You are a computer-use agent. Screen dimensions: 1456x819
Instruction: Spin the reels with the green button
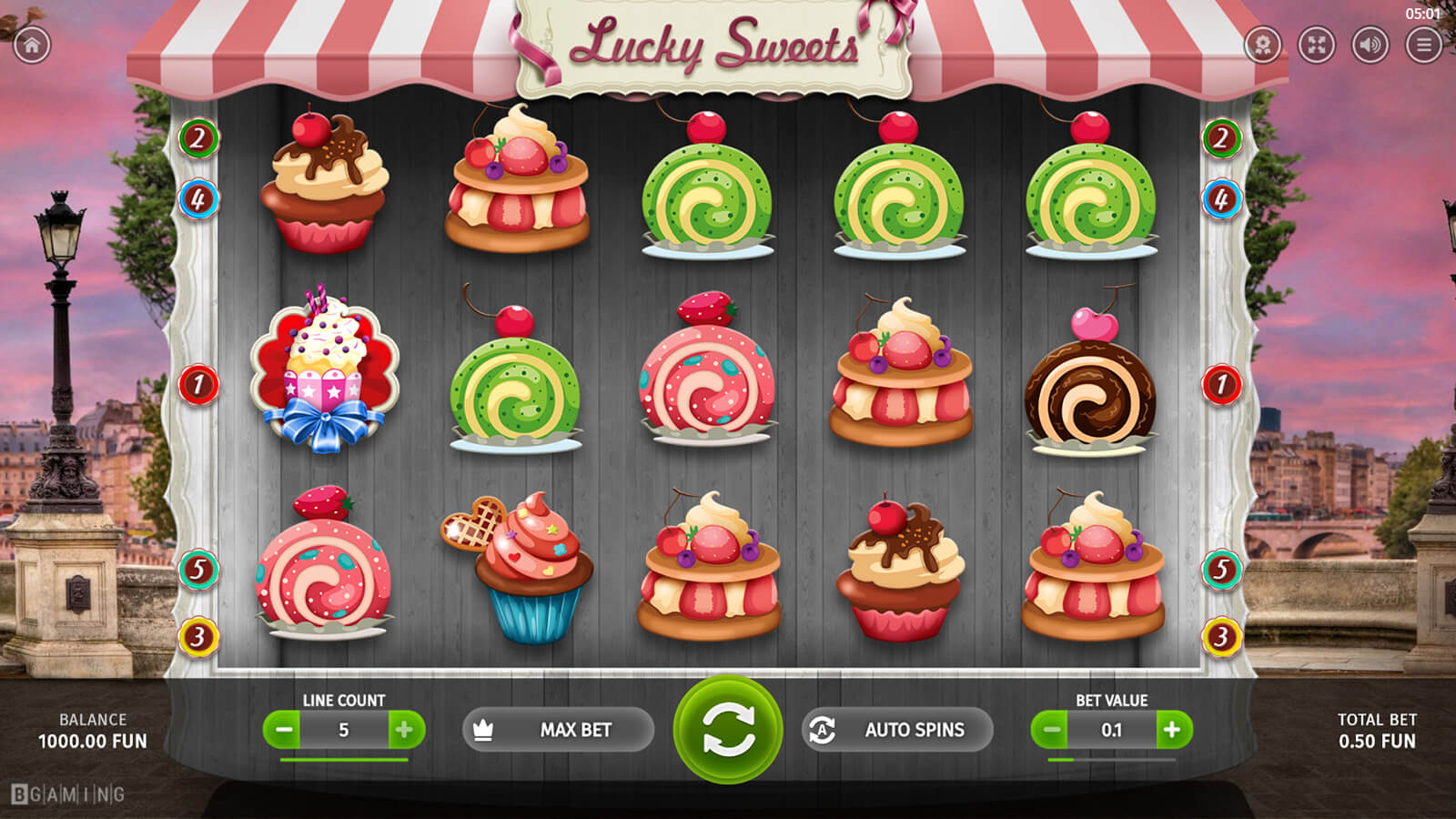coord(728,729)
